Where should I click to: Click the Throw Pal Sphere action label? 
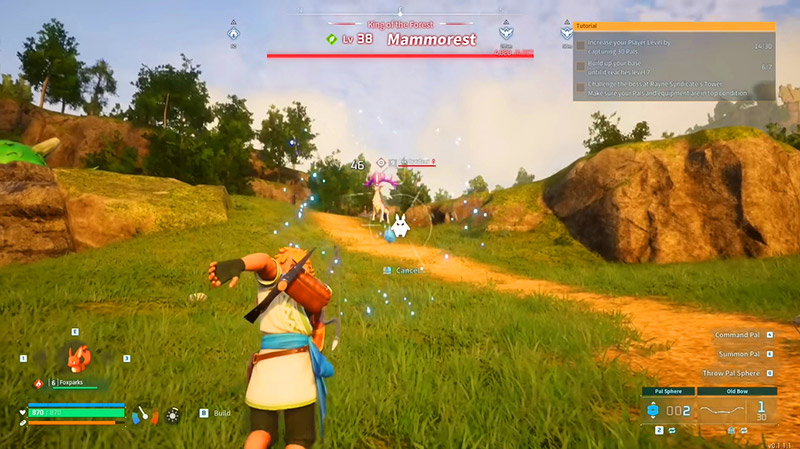(732, 373)
